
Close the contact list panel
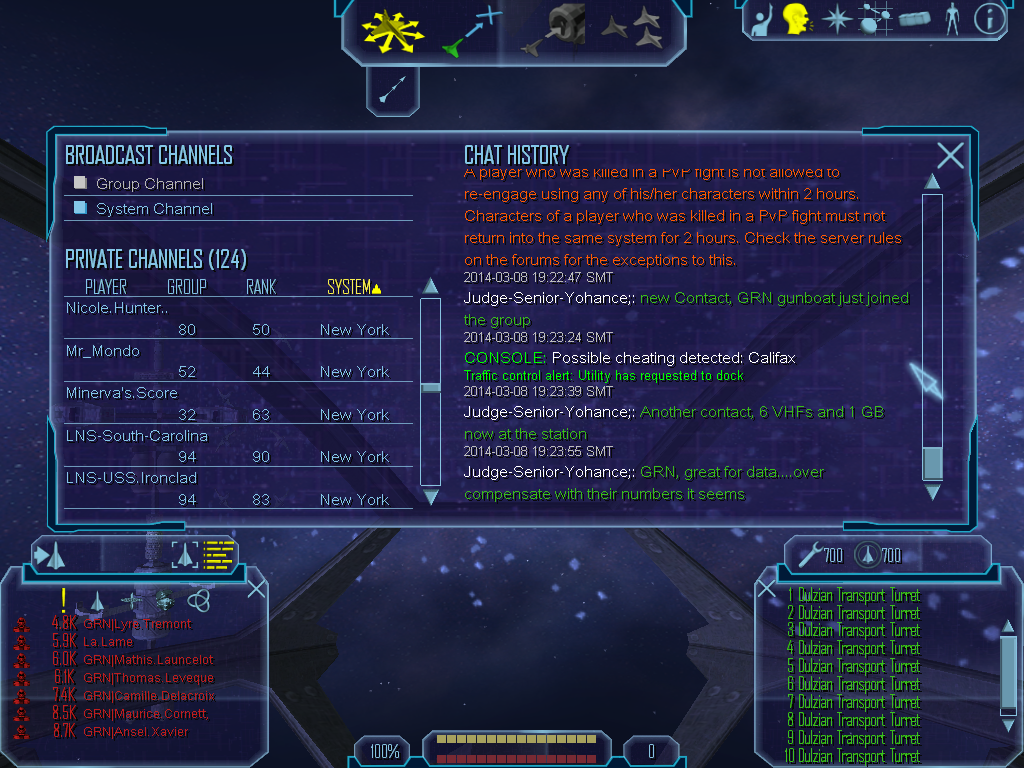pos(256,588)
